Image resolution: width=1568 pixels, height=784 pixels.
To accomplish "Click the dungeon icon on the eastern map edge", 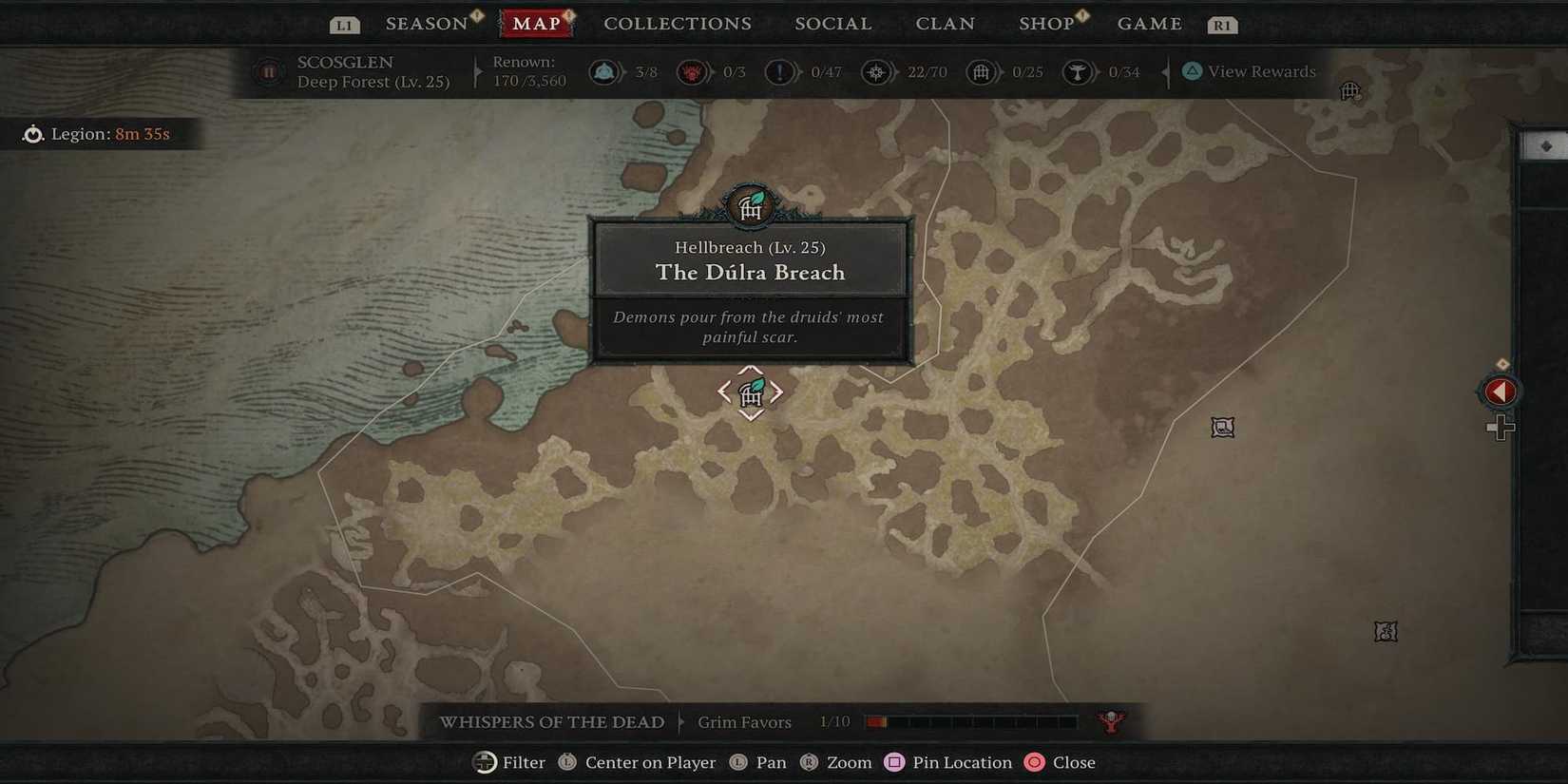I will tap(1222, 427).
